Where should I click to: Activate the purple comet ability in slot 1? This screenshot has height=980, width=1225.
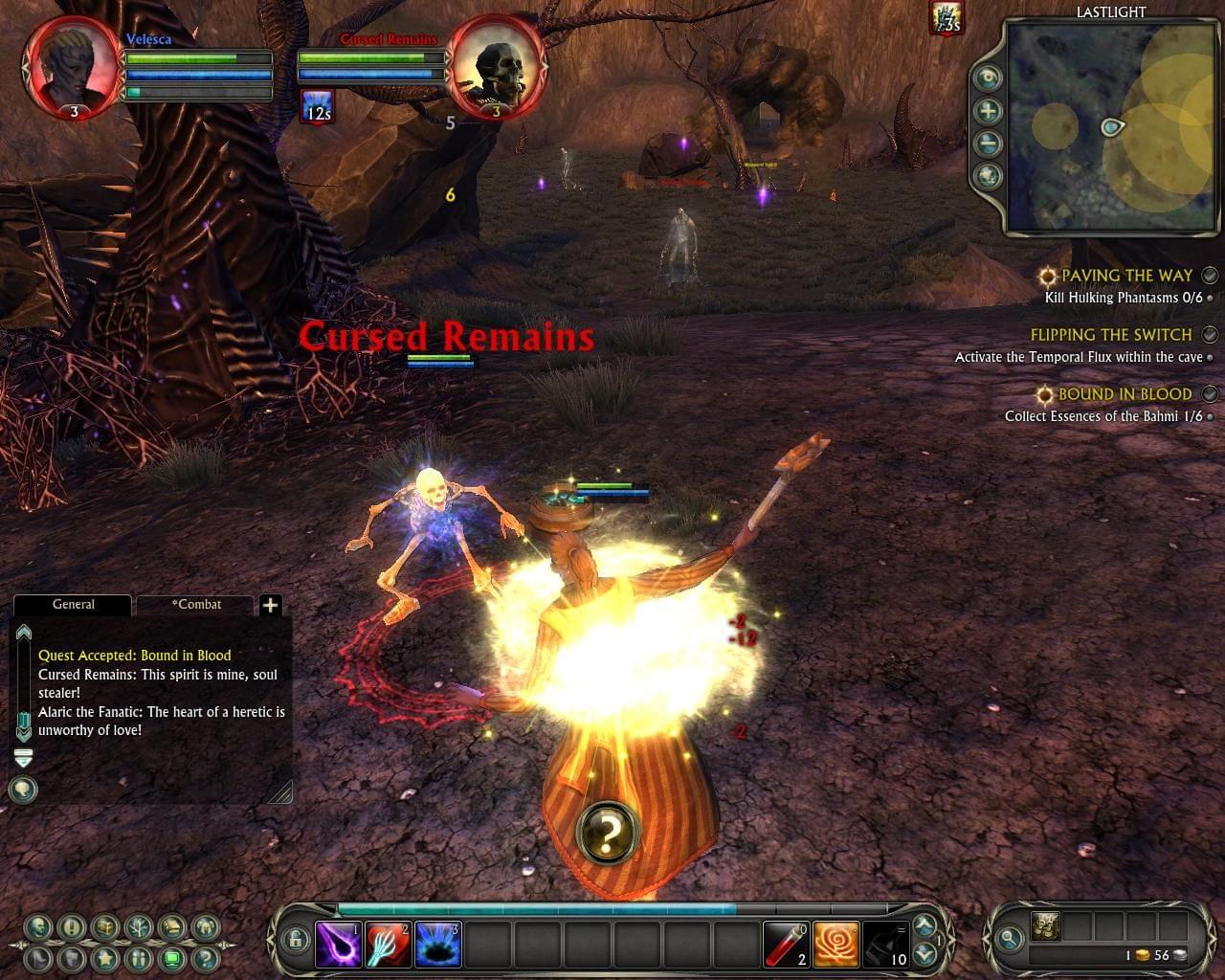tap(338, 945)
